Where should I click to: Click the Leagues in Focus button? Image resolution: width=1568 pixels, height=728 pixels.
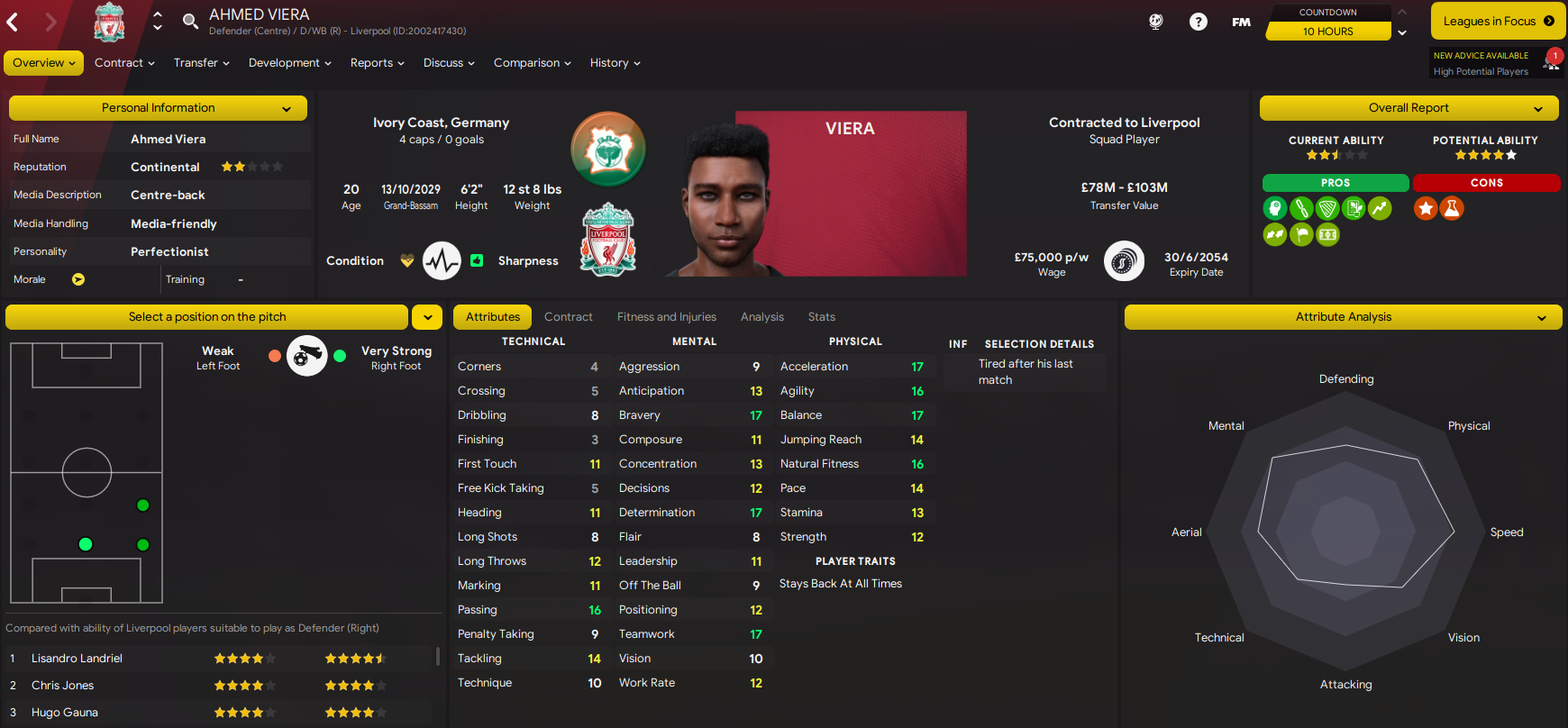pos(1498,21)
